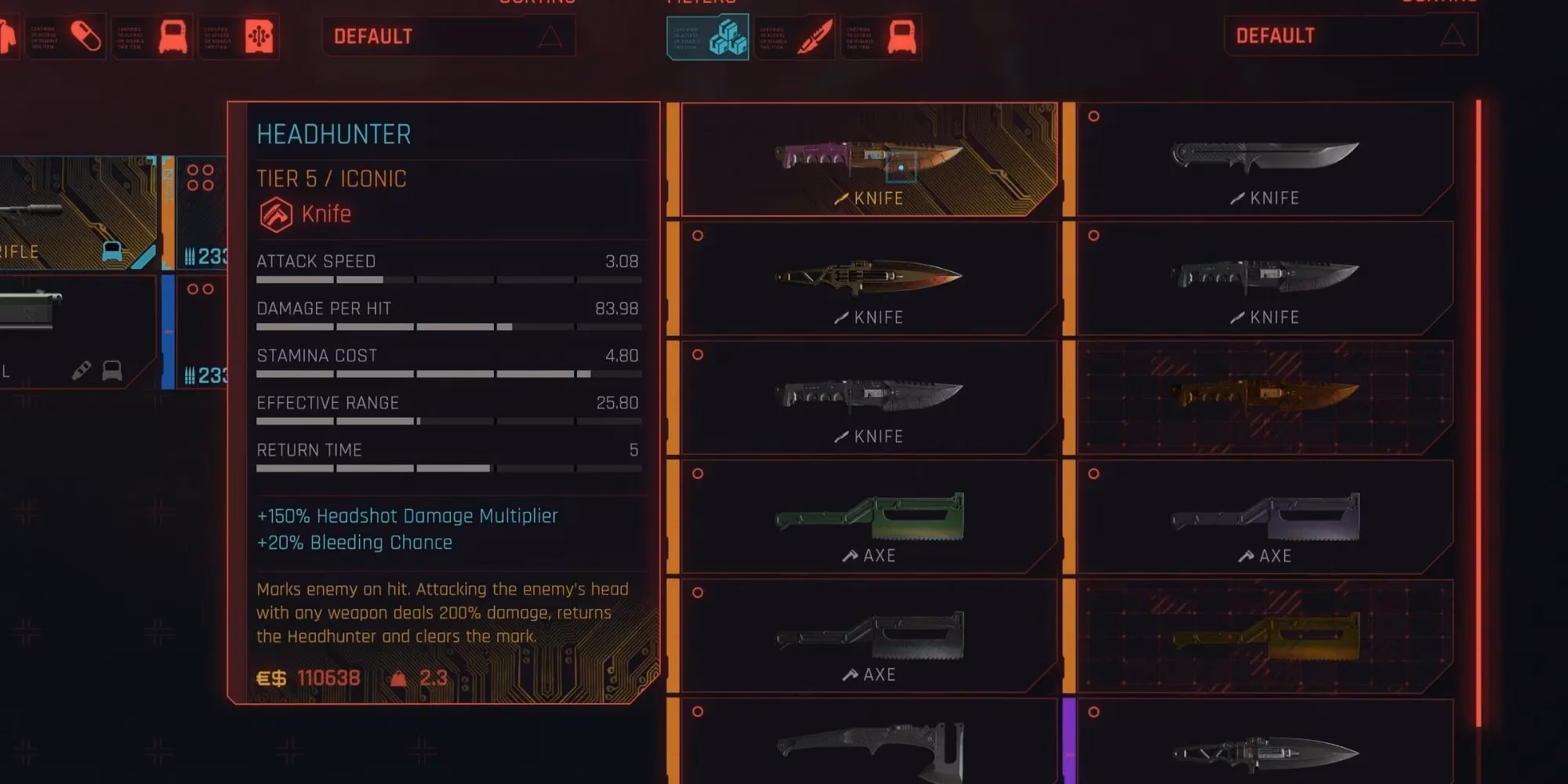Click the weight bag icon next to 2.3

400,677
